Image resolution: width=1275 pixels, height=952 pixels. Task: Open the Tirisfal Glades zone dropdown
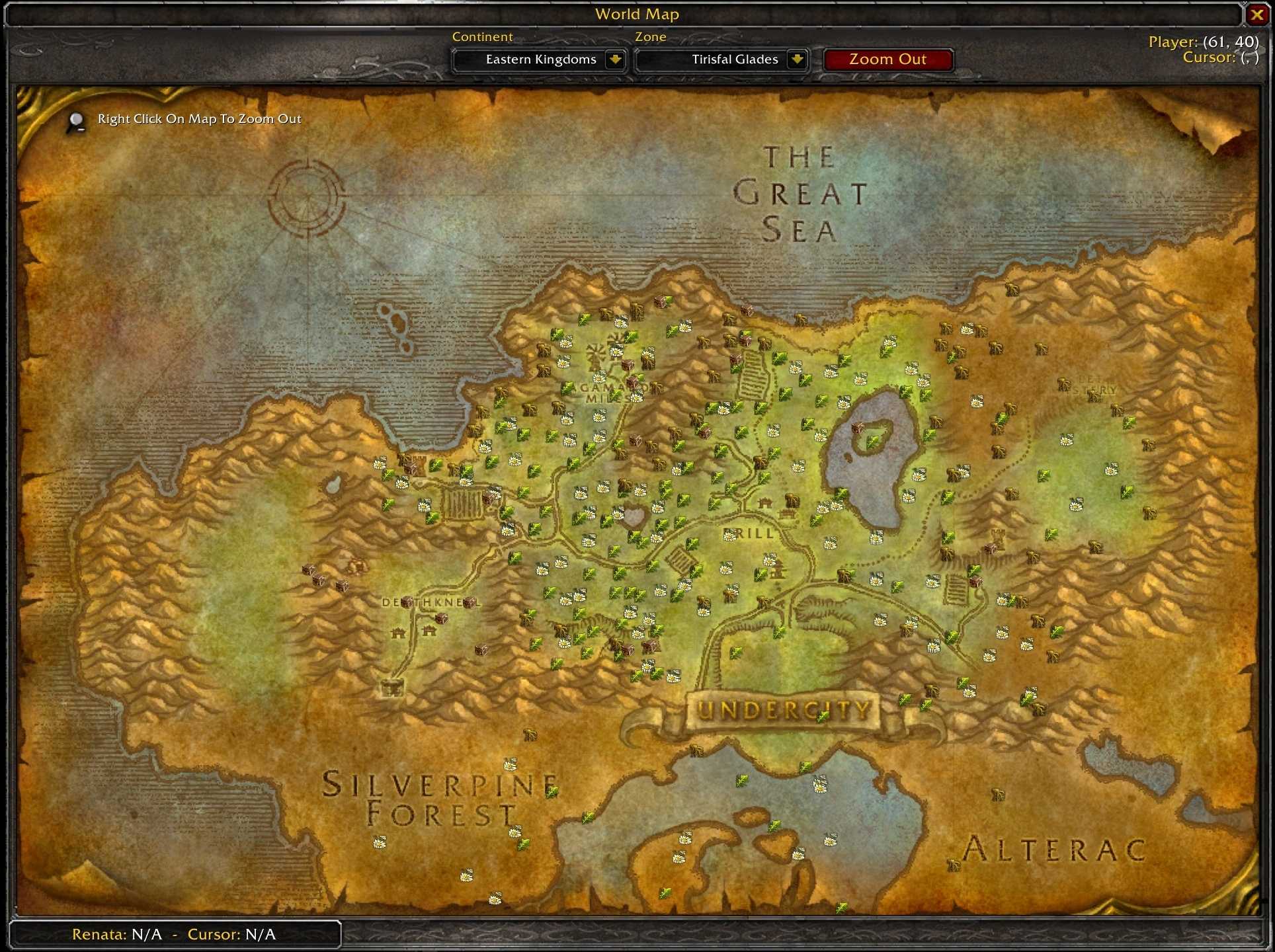click(x=797, y=59)
